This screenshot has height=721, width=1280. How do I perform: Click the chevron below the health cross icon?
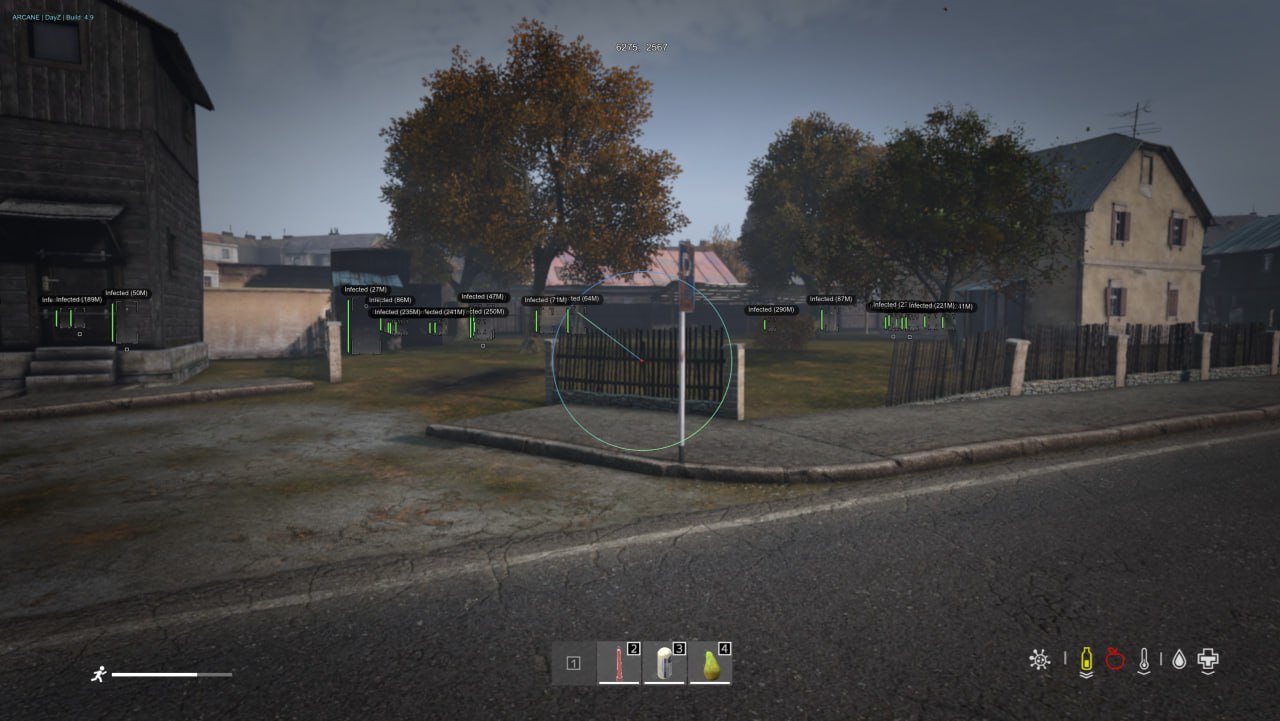point(1208,674)
